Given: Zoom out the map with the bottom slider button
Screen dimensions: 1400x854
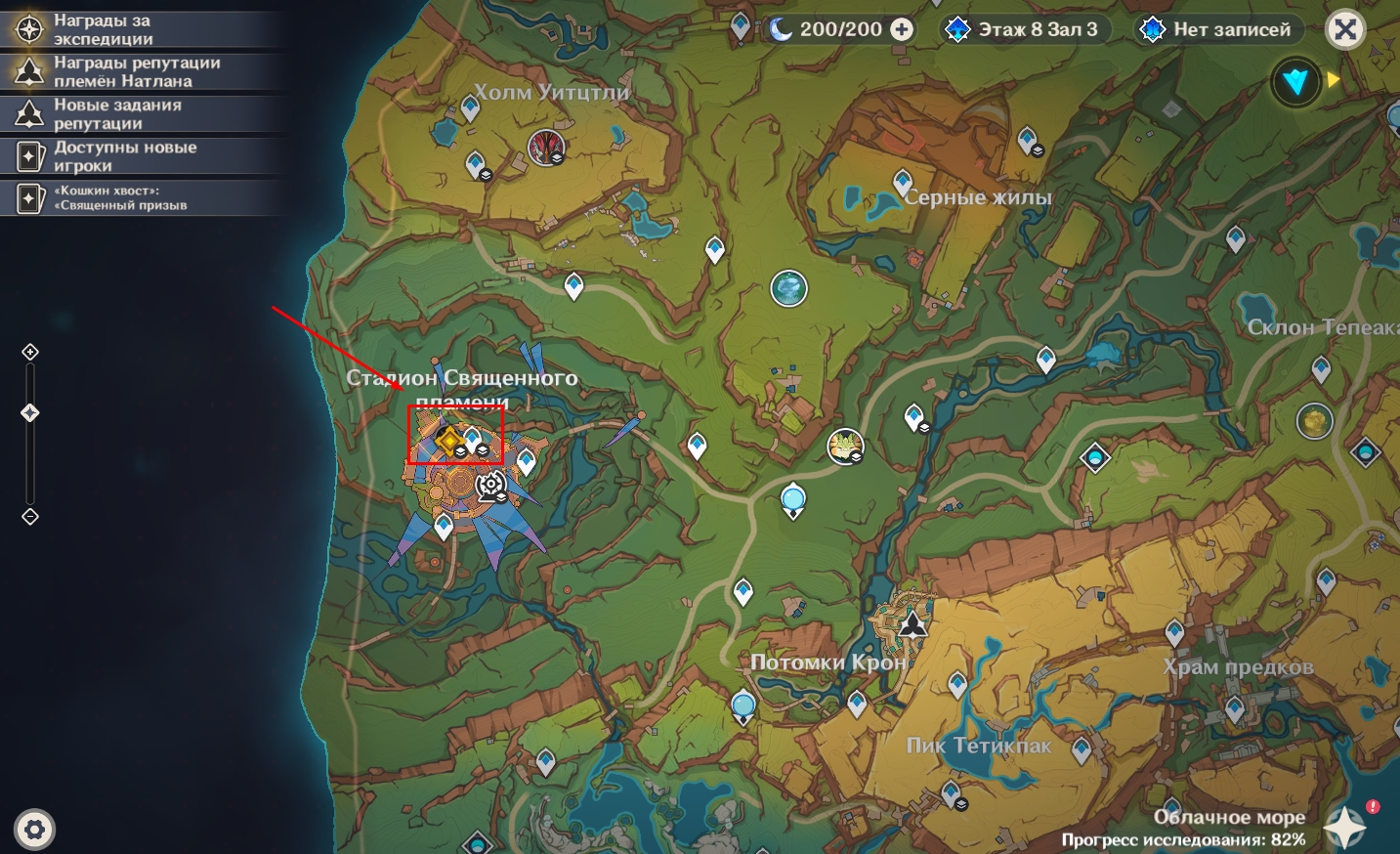Looking at the screenshot, I should pyautogui.click(x=30, y=516).
